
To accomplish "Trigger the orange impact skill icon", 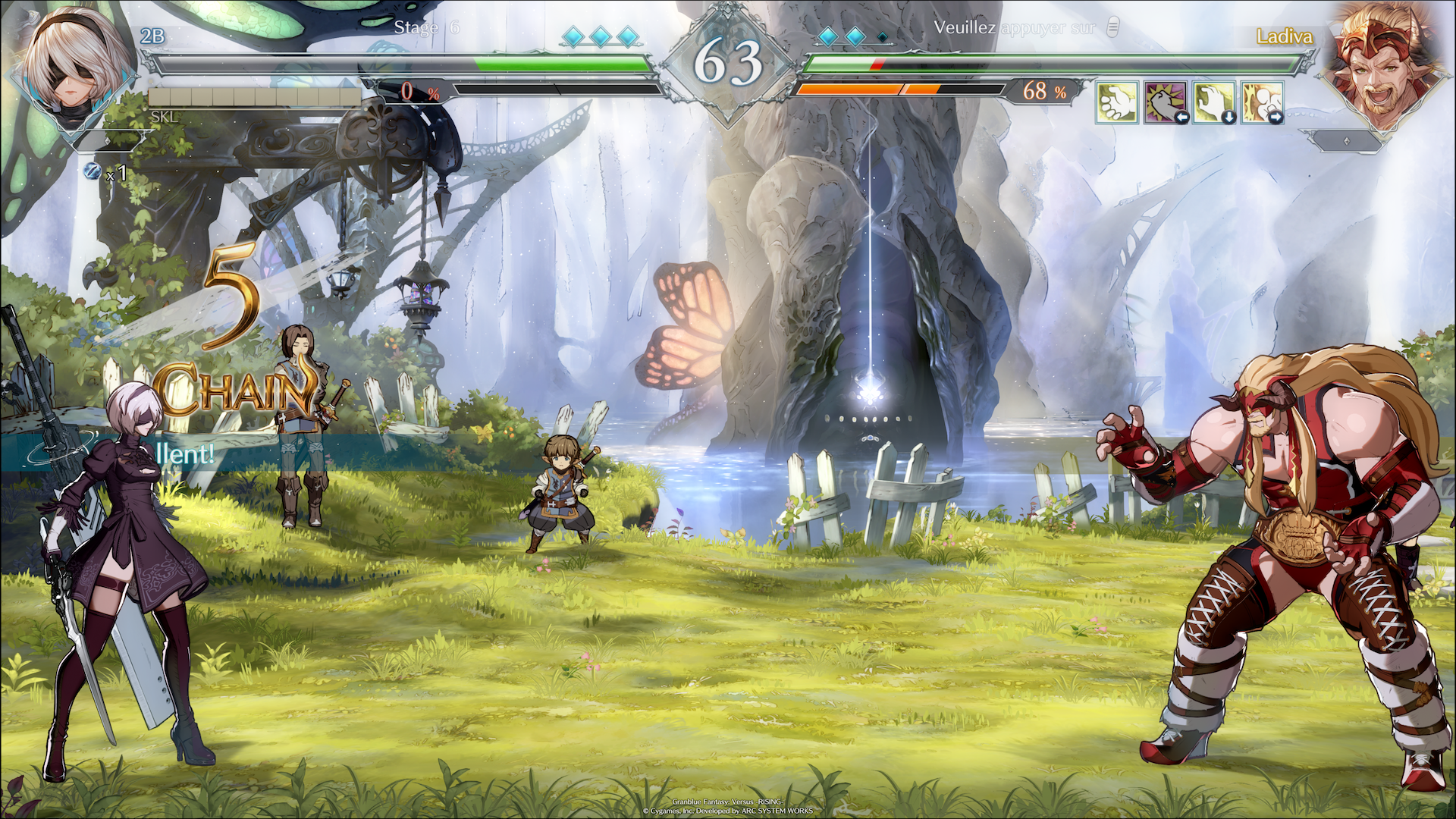I will coord(1262,102).
